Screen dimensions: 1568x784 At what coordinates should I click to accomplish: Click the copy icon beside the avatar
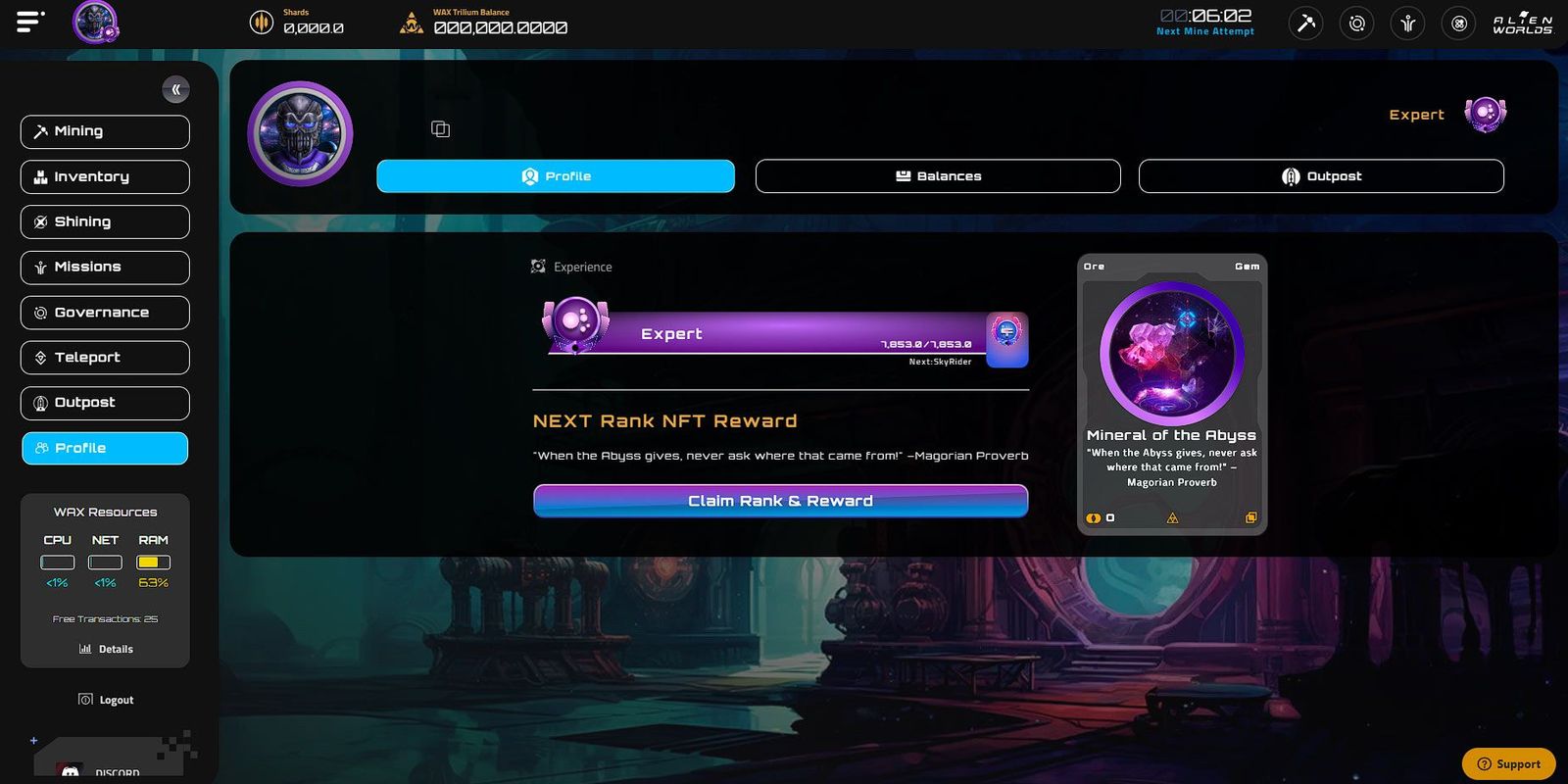pyautogui.click(x=439, y=128)
